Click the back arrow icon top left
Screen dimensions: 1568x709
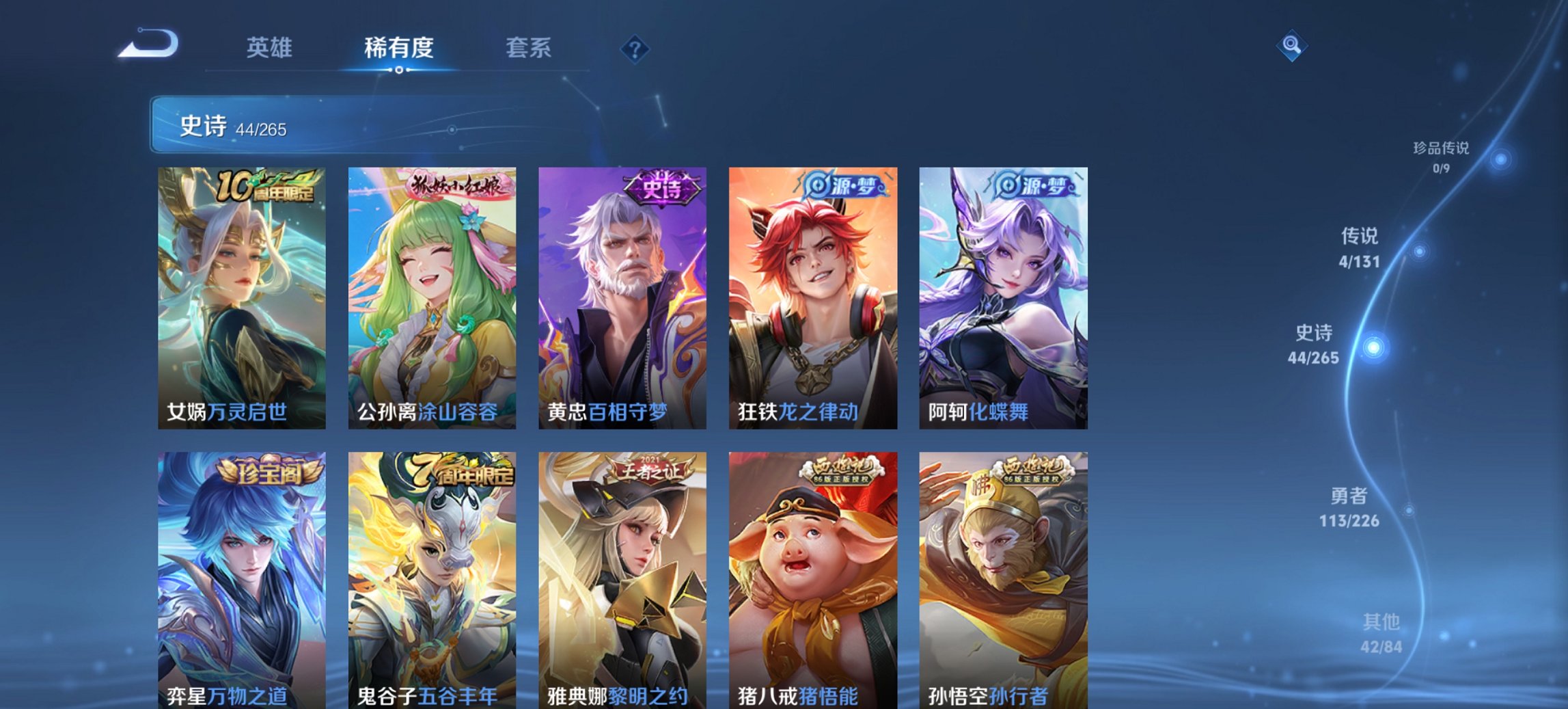[x=149, y=44]
